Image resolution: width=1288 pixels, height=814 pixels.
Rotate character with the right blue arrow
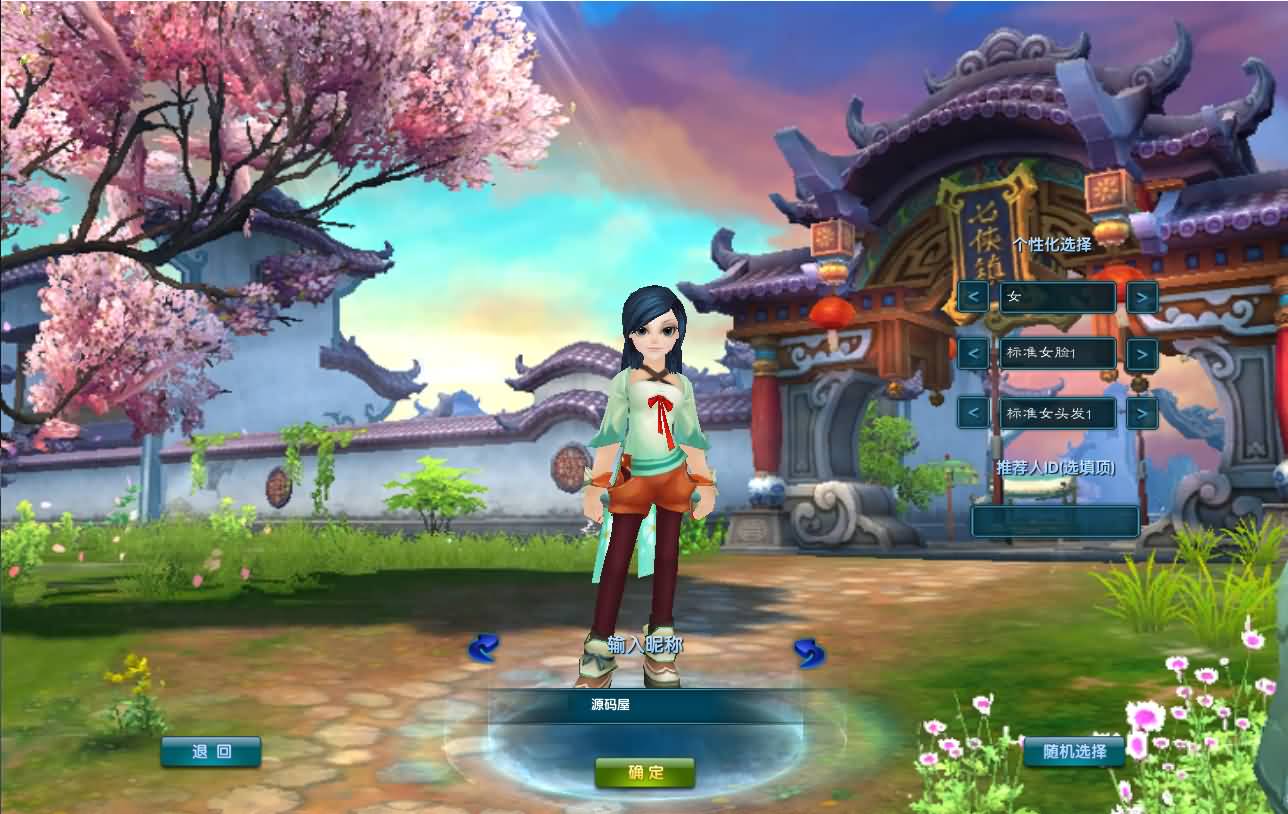coord(809,653)
